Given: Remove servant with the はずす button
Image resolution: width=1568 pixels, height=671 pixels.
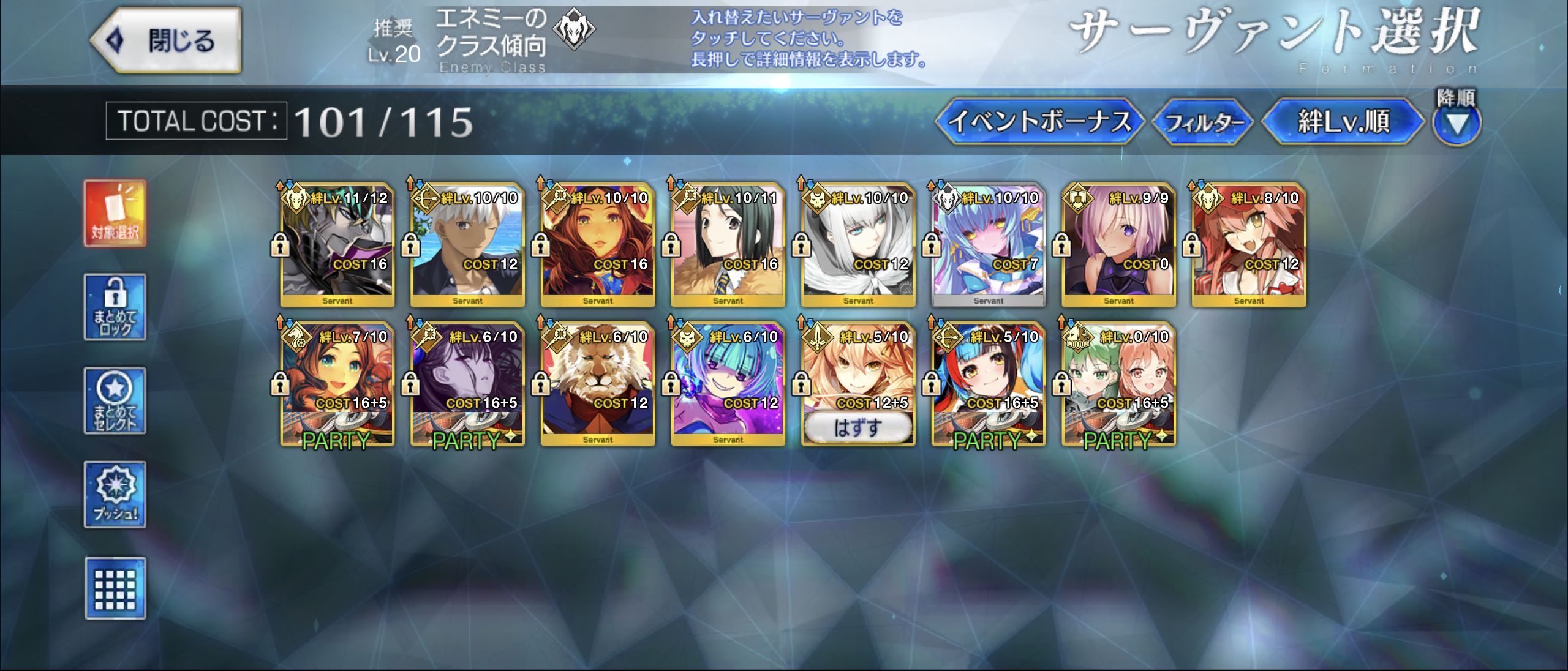Looking at the screenshot, I should point(858,427).
